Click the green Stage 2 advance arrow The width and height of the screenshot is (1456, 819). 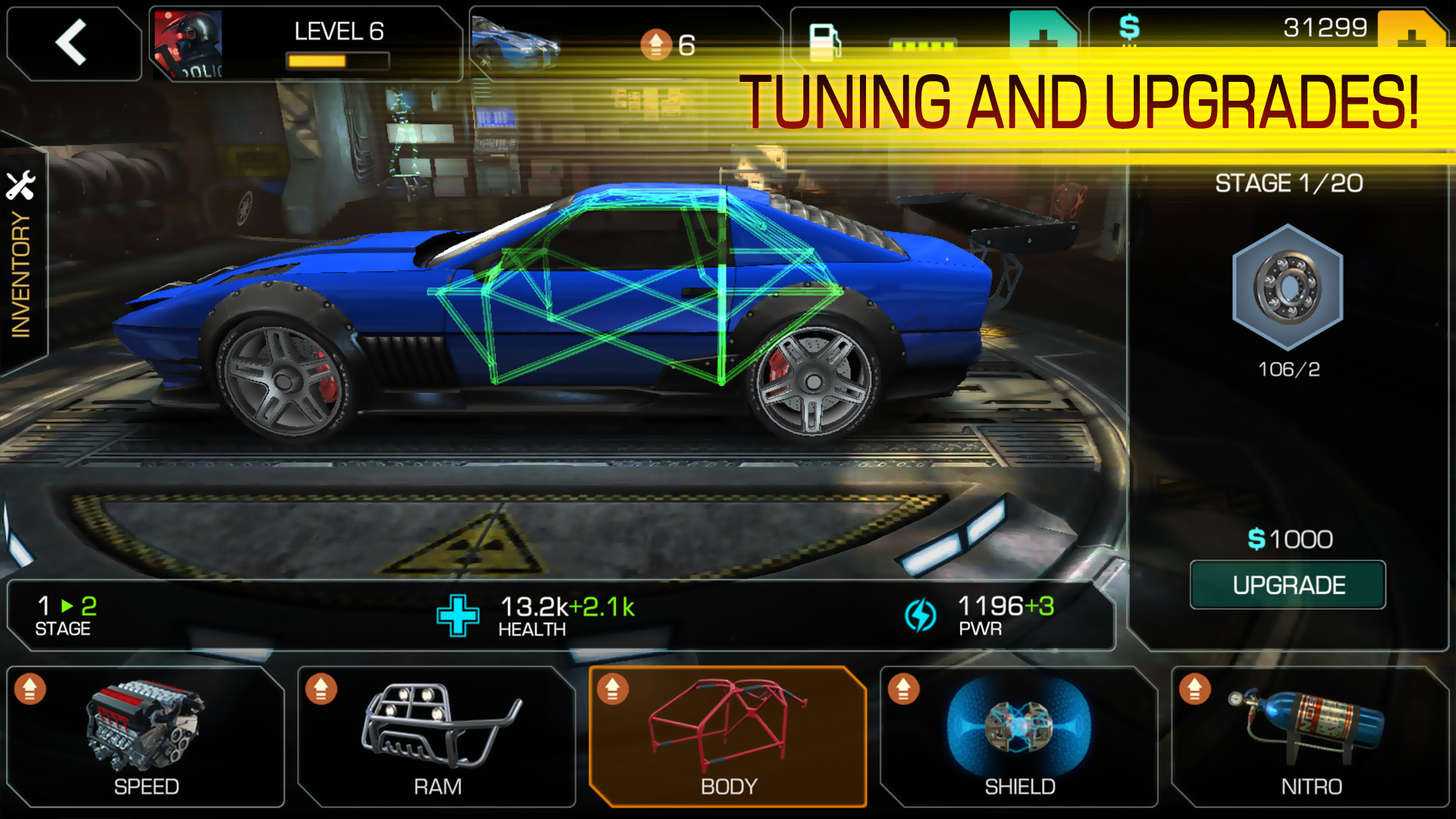(x=67, y=606)
